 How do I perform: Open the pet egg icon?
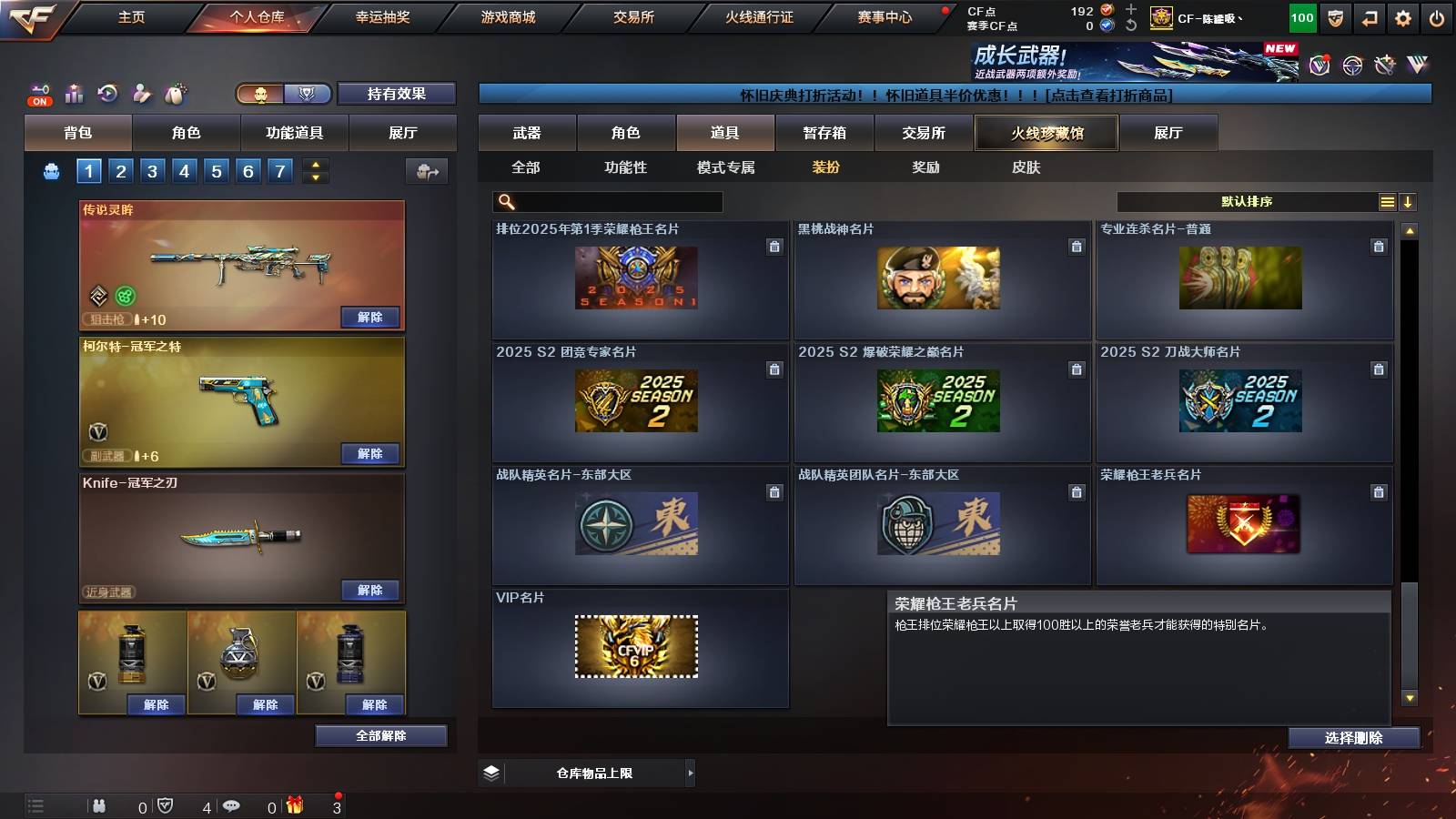click(x=174, y=92)
